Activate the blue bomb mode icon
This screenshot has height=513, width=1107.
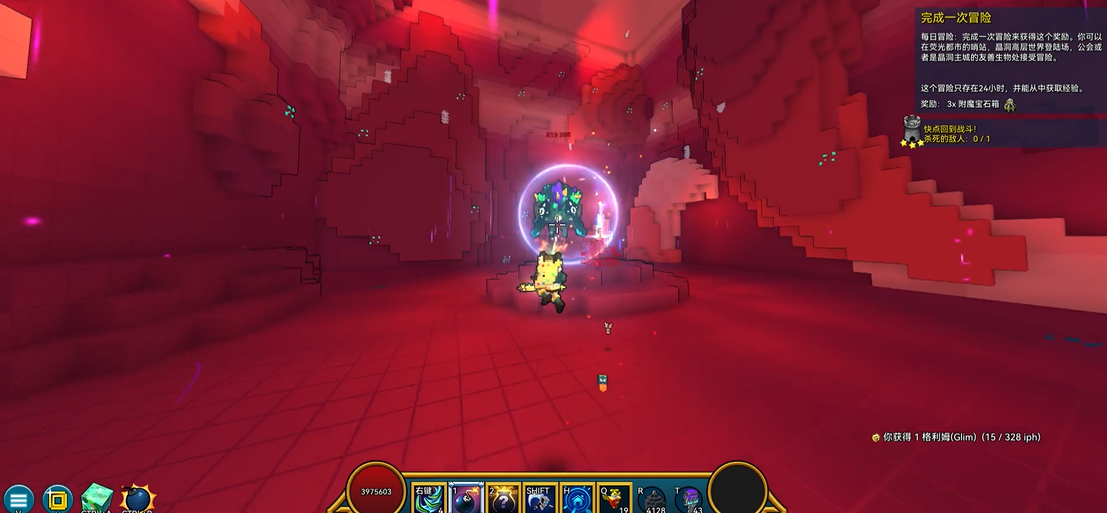pyautogui.click(x=137, y=498)
